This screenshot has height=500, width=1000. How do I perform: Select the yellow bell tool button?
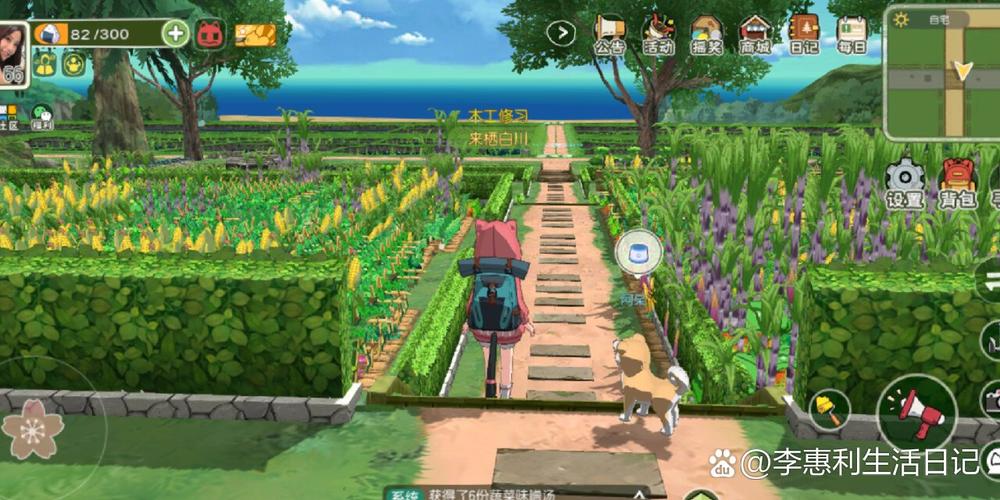click(x=829, y=408)
